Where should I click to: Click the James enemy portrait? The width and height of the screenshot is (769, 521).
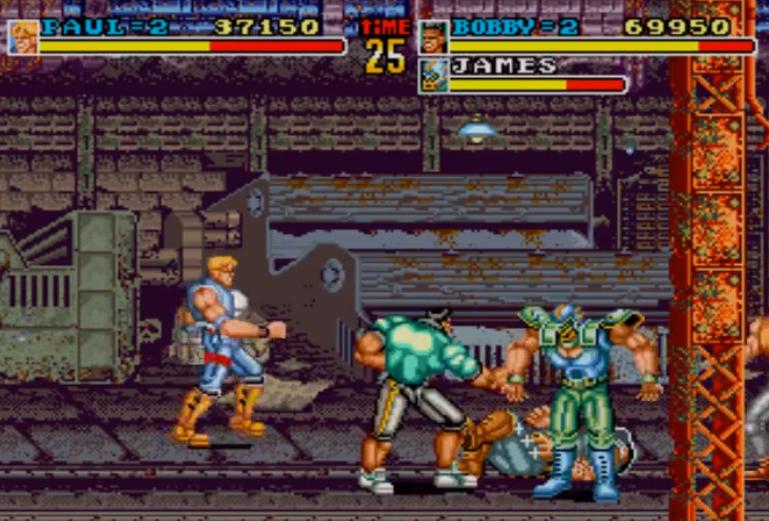tap(433, 76)
